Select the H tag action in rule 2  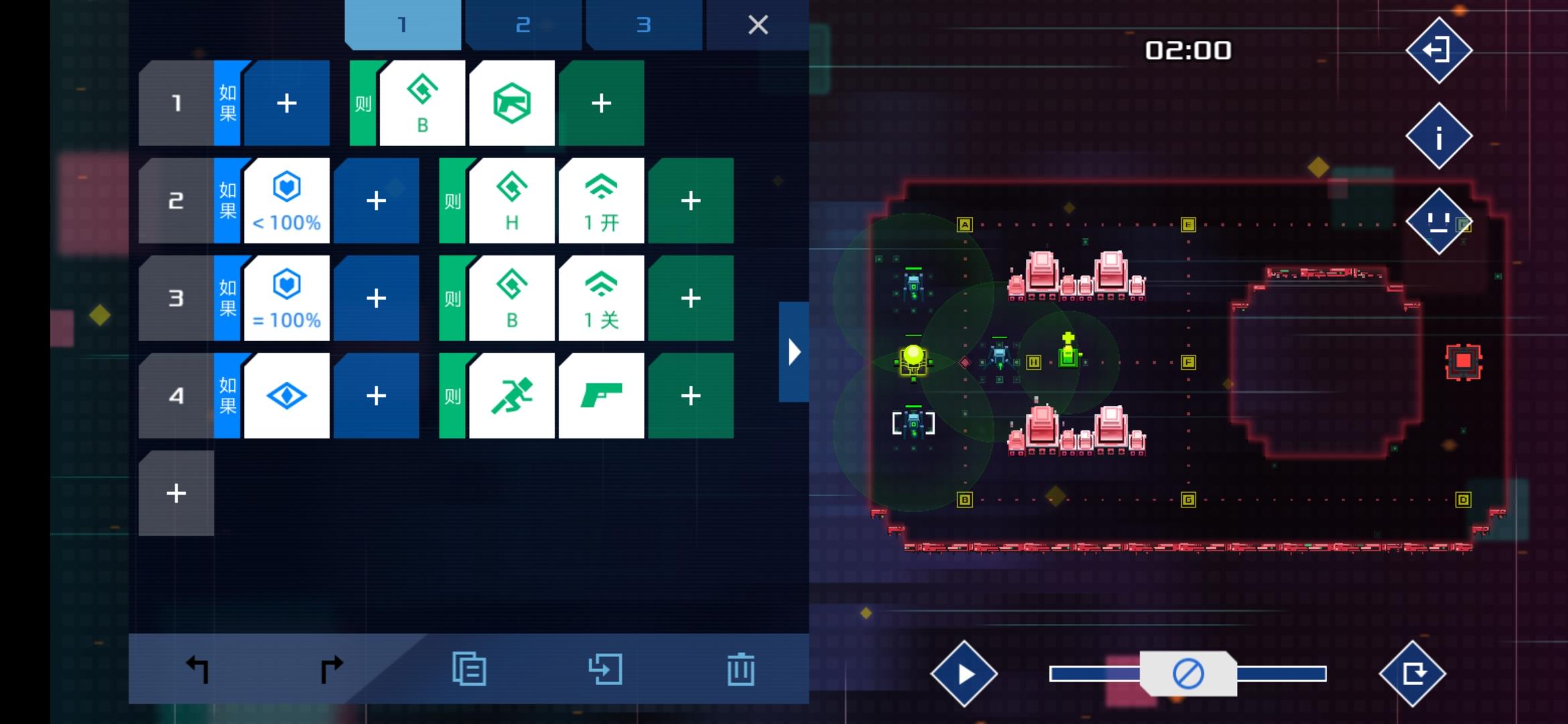pos(512,200)
